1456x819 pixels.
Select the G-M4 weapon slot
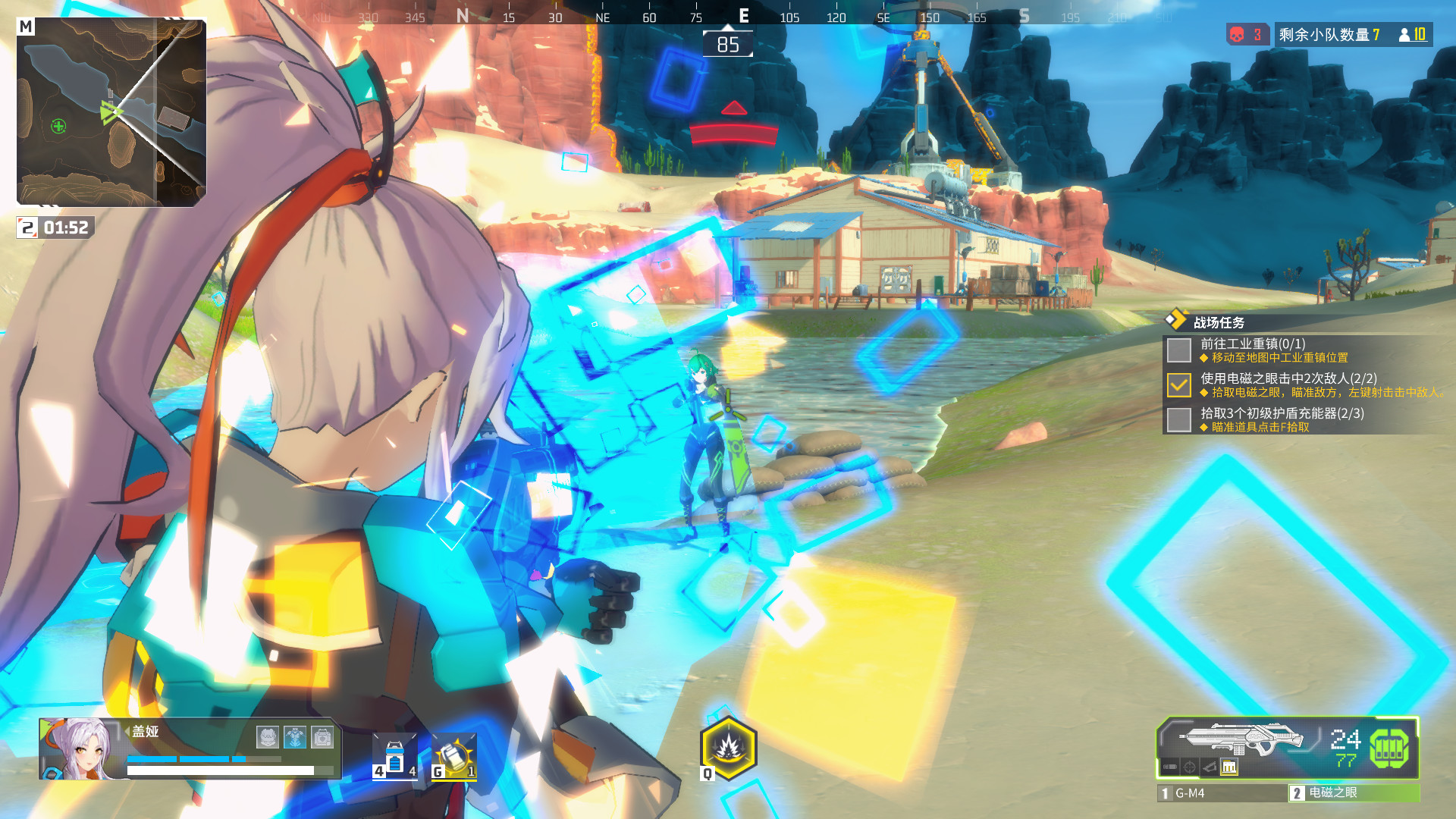1222,793
